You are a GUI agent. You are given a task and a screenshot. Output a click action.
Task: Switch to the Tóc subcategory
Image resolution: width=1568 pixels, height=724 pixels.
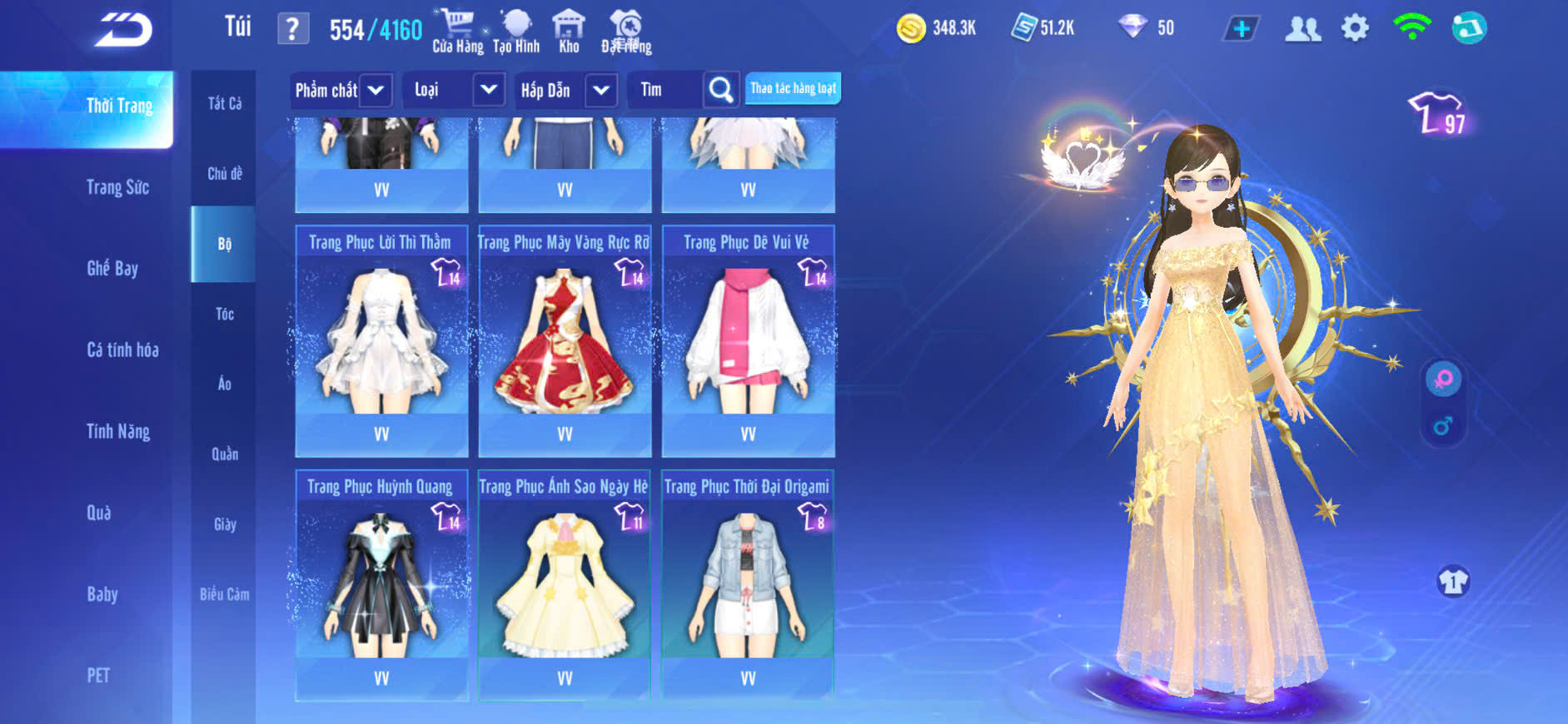(x=225, y=314)
